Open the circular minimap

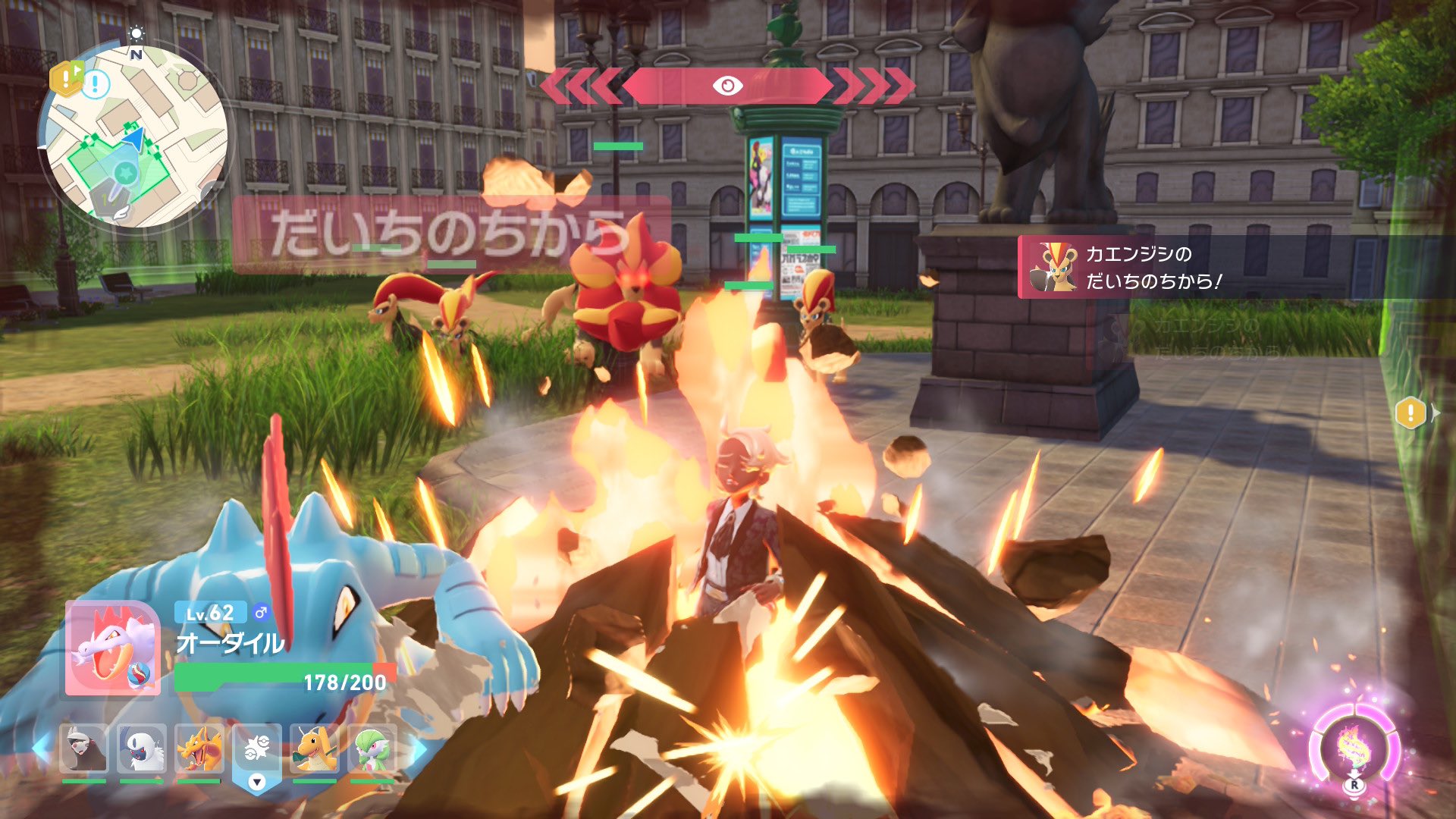136,136
